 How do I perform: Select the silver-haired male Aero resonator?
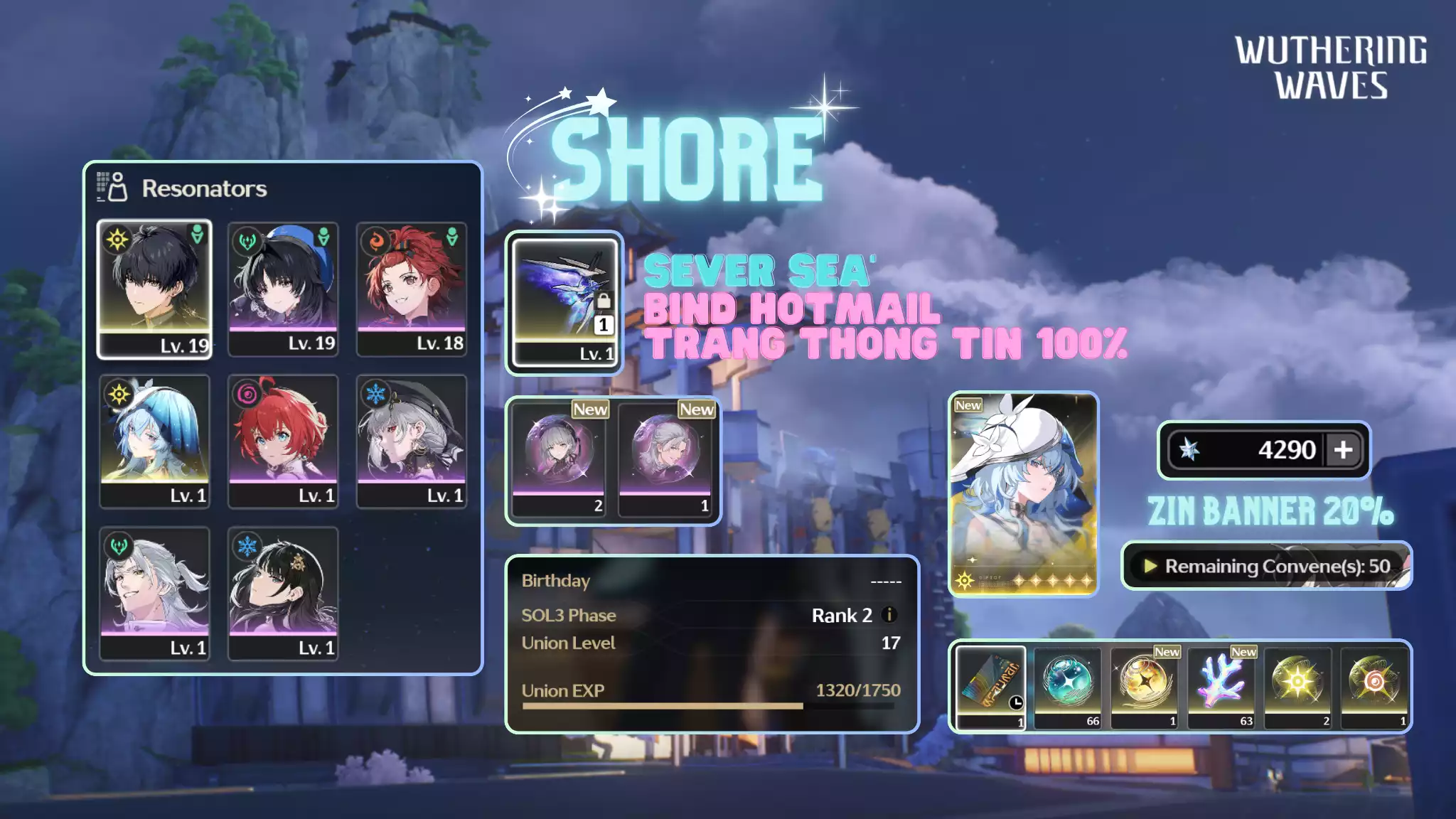pyautogui.click(x=154, y=594)
